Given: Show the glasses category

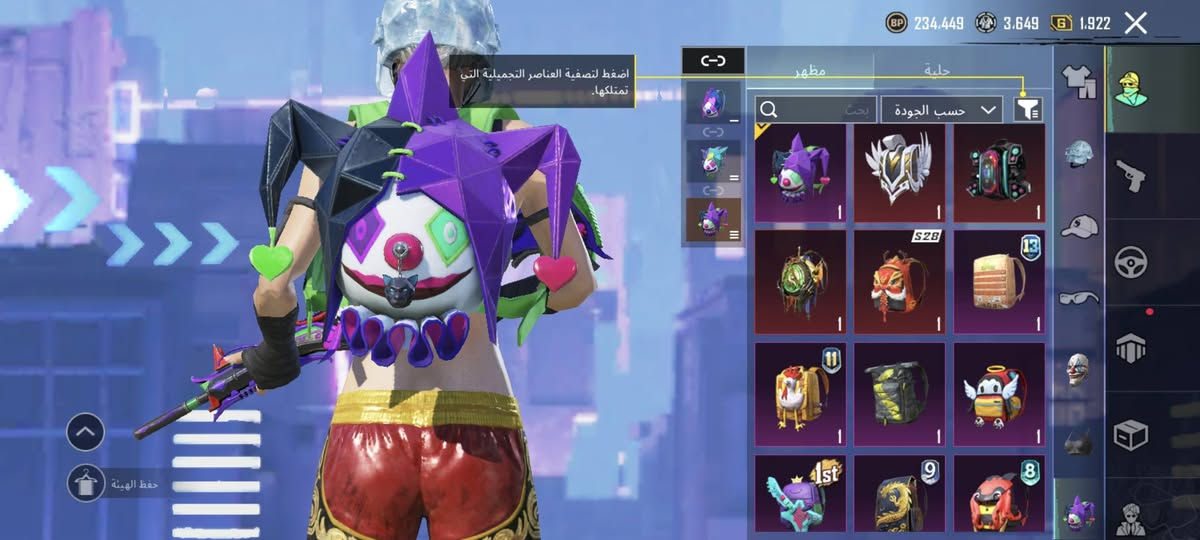Looking at the screenshot, I should pyautogui.click(x=1078, y=296).
